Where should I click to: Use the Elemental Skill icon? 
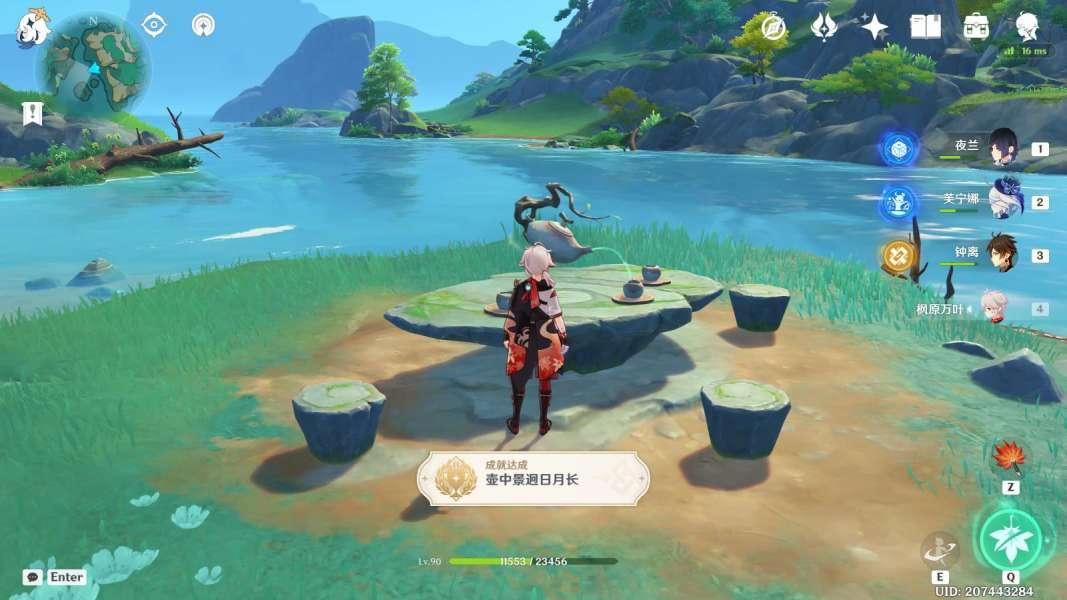coord(940,549)
